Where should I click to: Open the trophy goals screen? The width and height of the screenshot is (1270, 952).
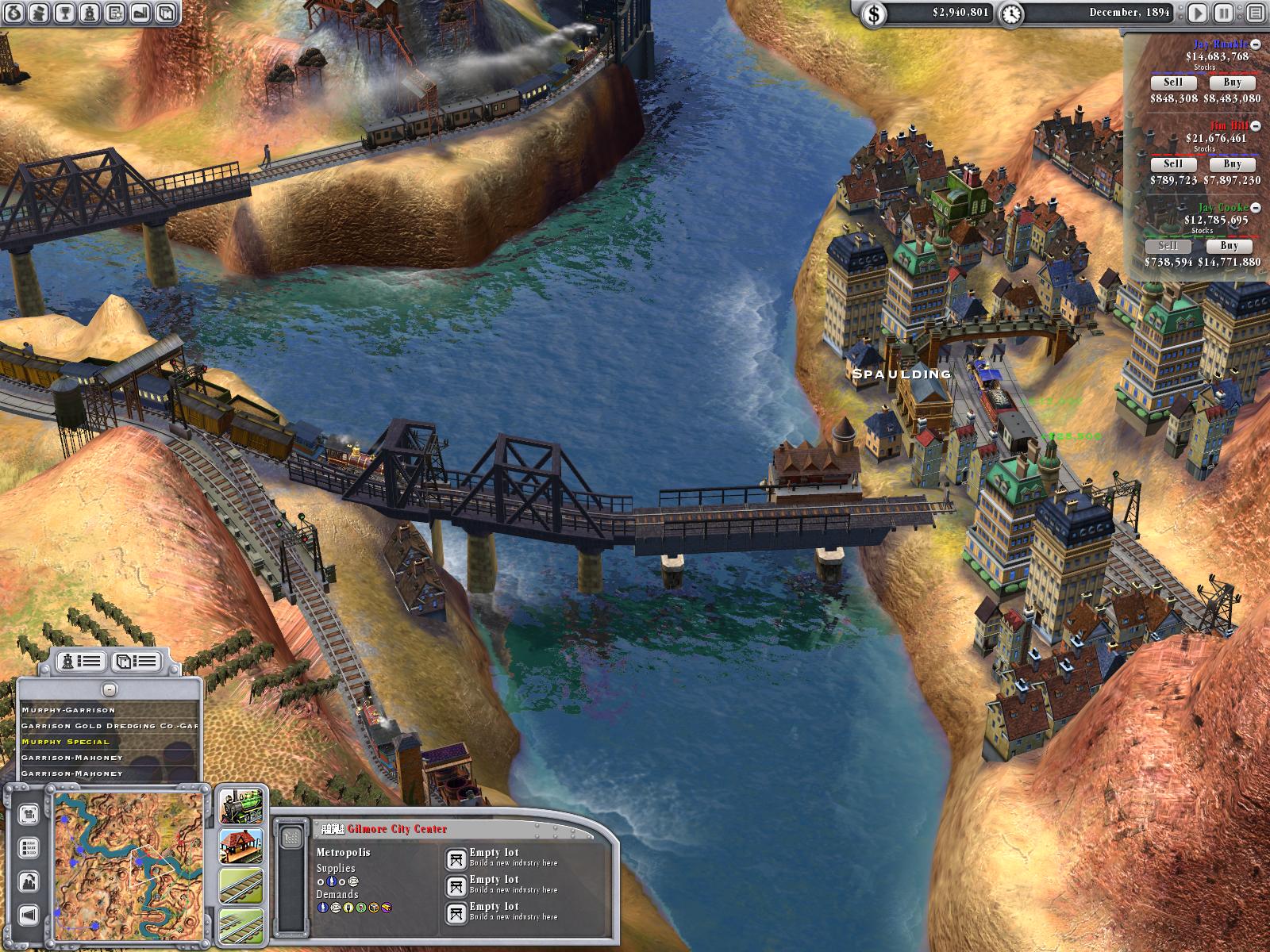pyautogui.click(x=66, y=12)
